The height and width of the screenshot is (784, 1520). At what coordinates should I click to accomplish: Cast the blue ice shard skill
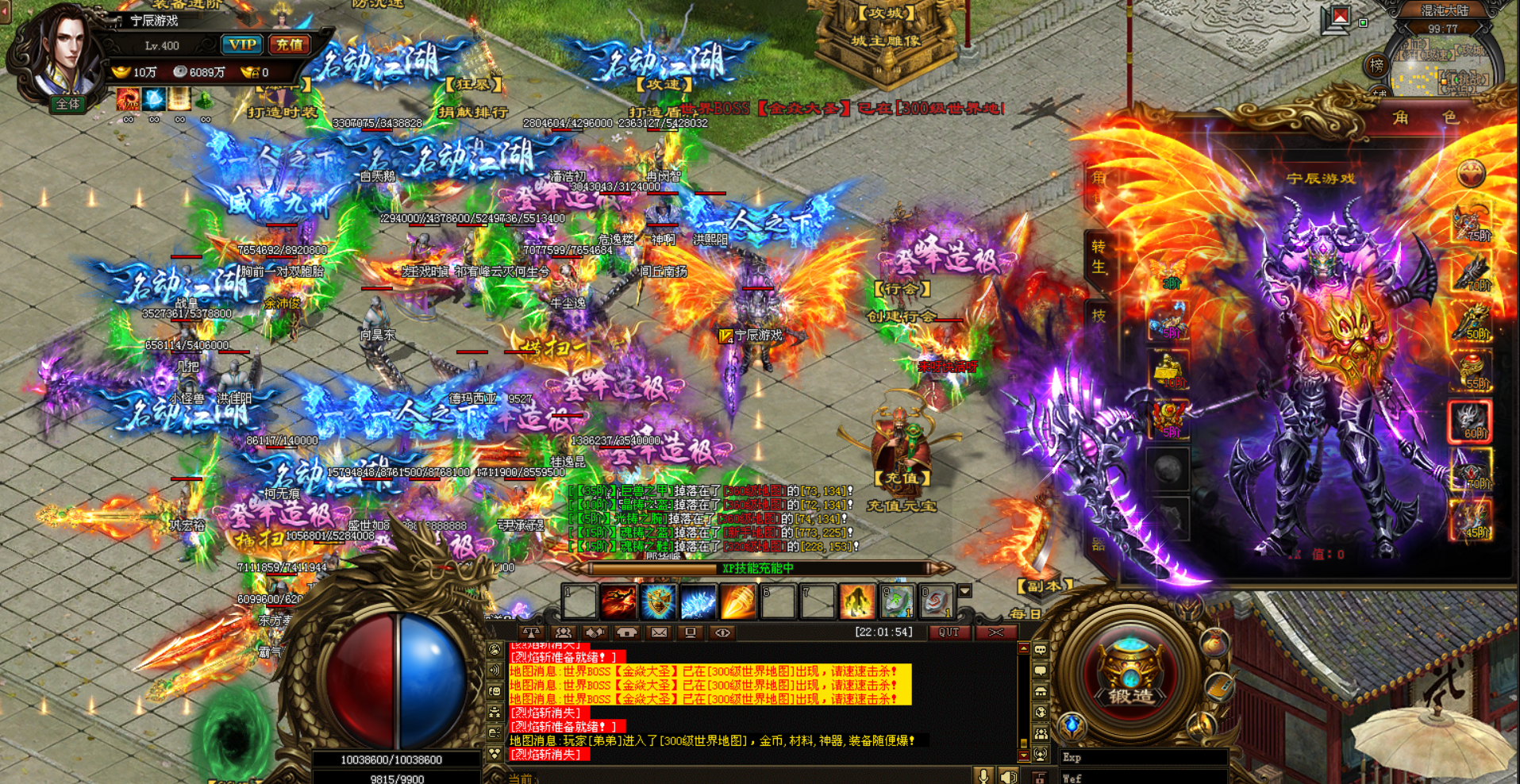(698, 602)
